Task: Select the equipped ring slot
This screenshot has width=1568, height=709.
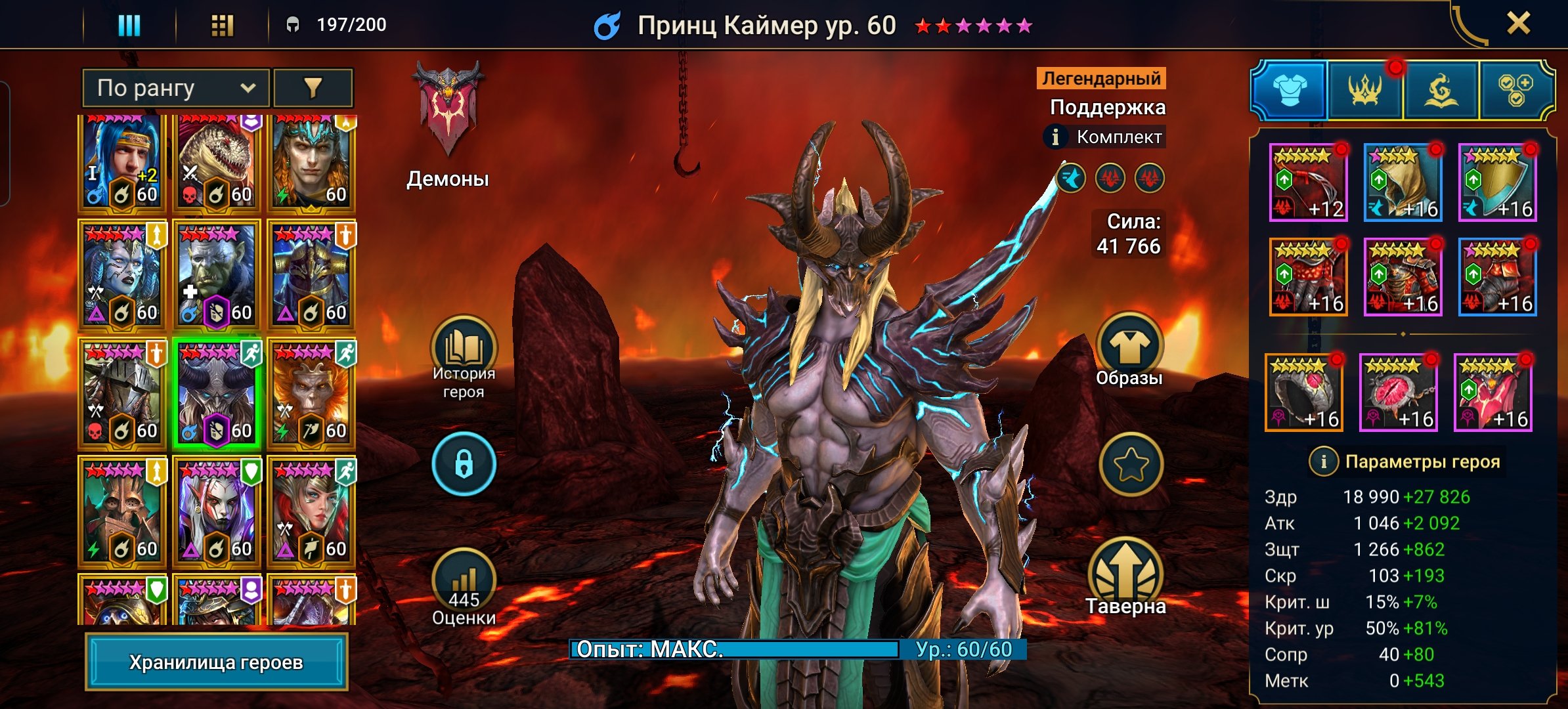Action: pyautogui.click(x=1304, y=393)
